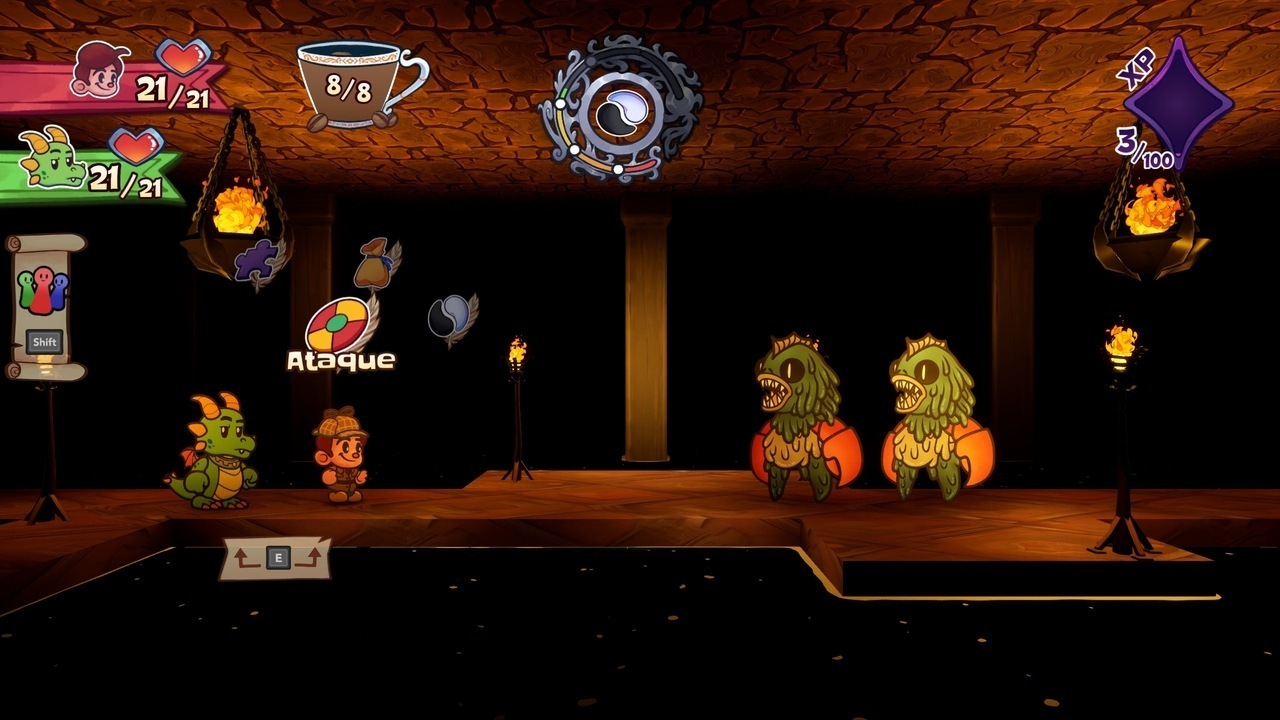Viewport: 1280px width, 720px height.
Task: Select the Ataque shield command
Action: click(337, 327)
